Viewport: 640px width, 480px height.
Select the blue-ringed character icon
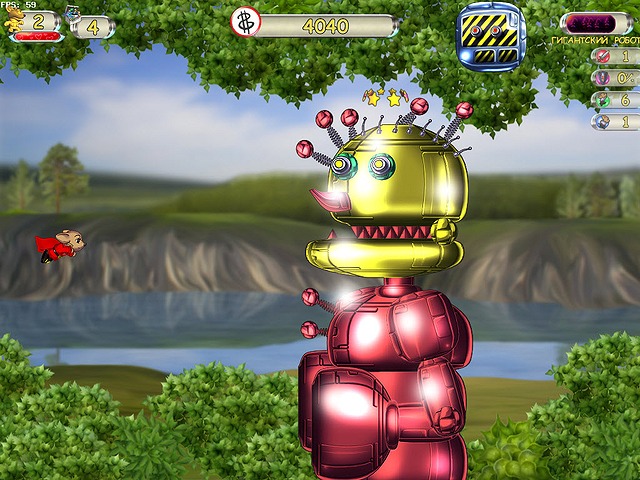[602, 121]
